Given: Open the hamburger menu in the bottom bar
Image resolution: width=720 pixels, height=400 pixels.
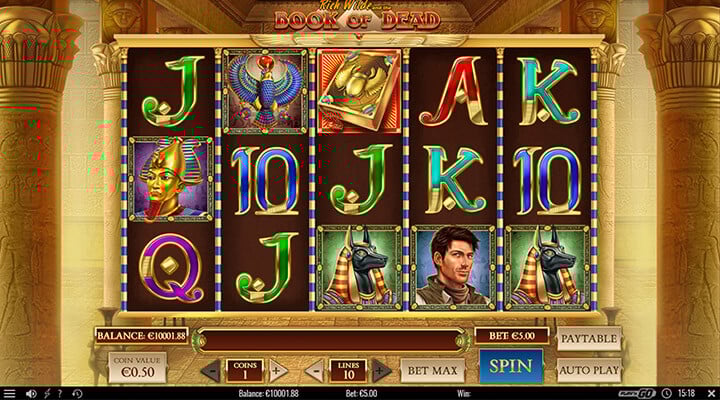Looking at the screenshot, I should pos(10,393).
